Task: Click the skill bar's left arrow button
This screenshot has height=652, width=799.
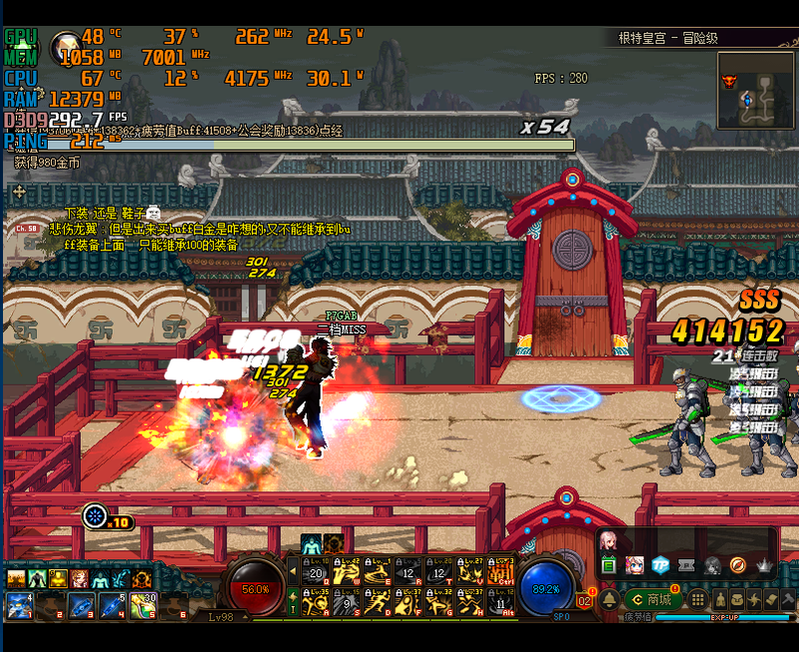Action: (293, 572)
